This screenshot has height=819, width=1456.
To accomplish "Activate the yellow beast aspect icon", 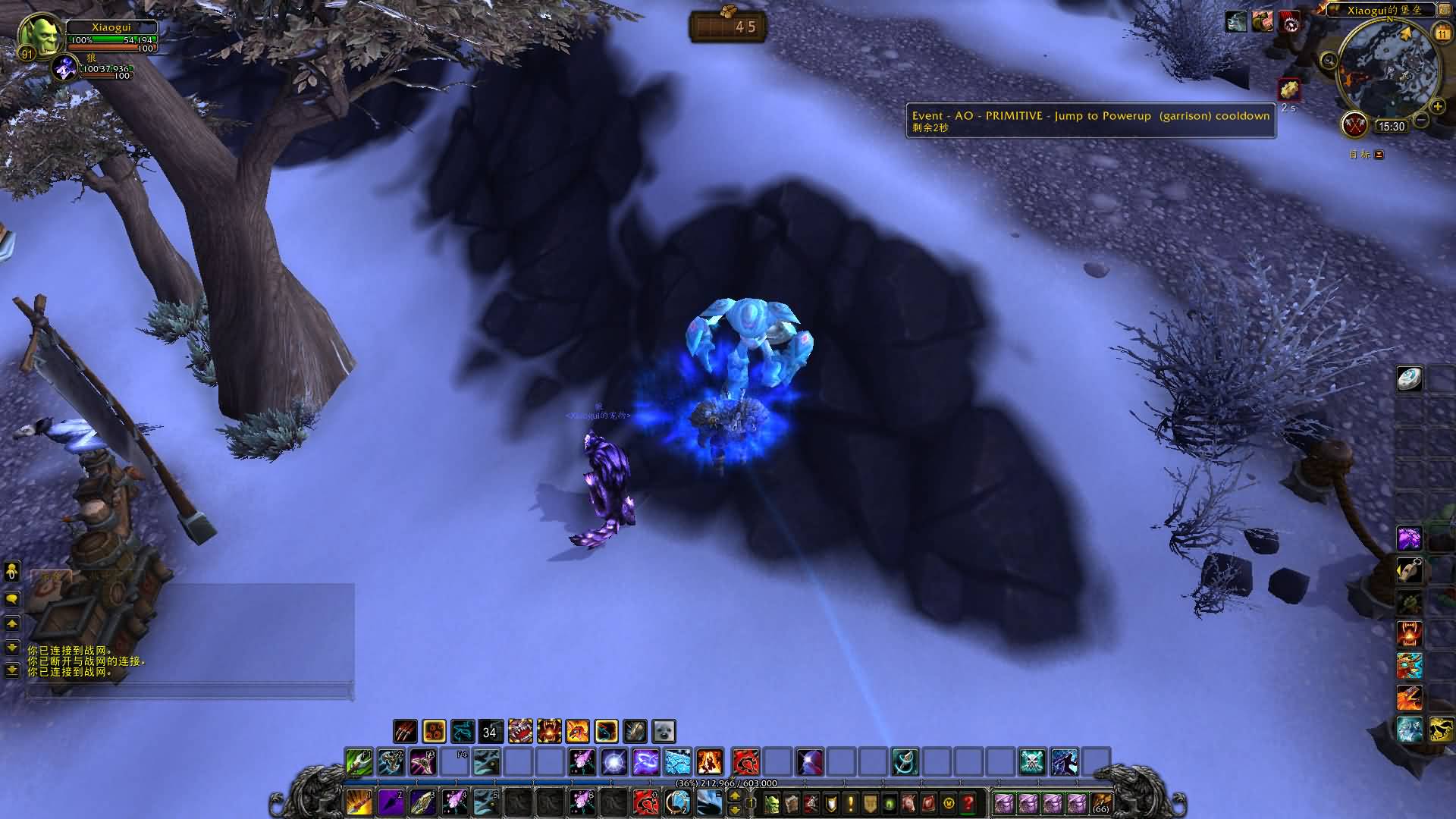I will pos(1441,730).
